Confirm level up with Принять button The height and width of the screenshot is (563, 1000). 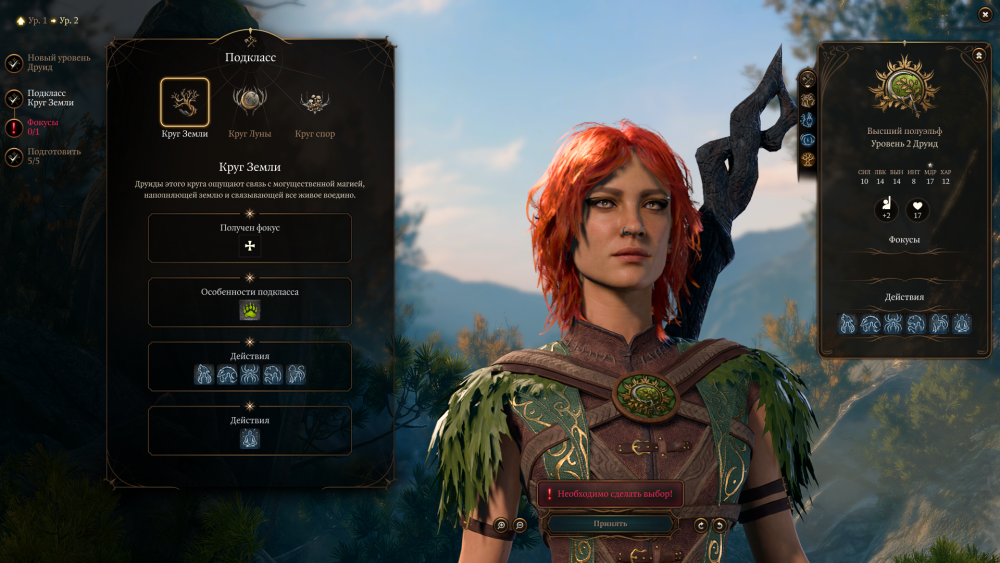pyautogui.click(x=609, y=523)
